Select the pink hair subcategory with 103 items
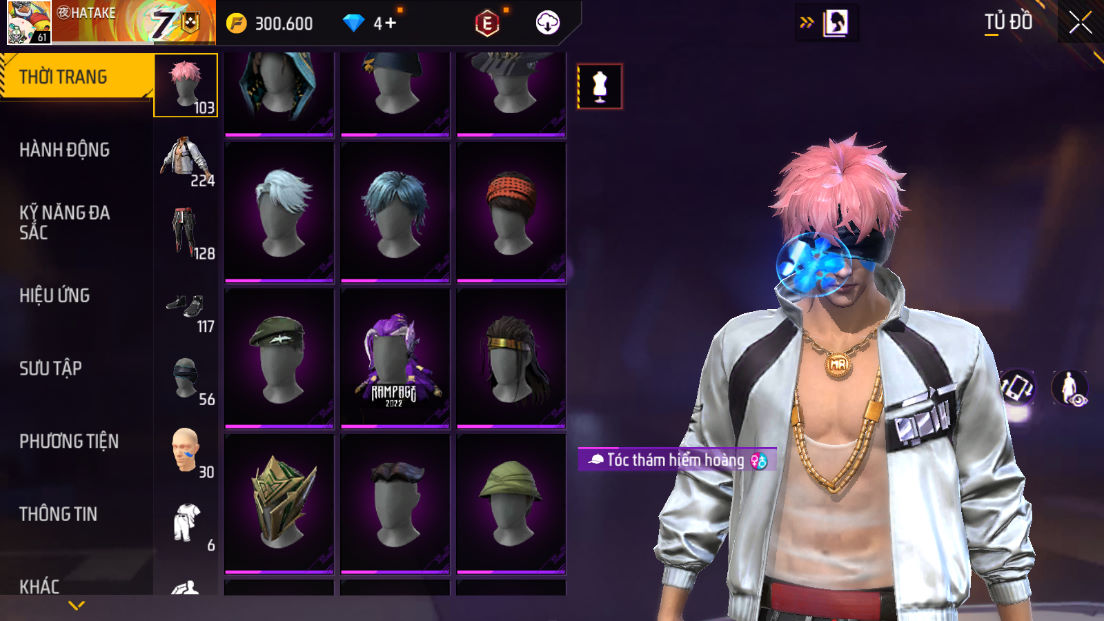This screenshot has height=621, width=1104. click(185, 85)
